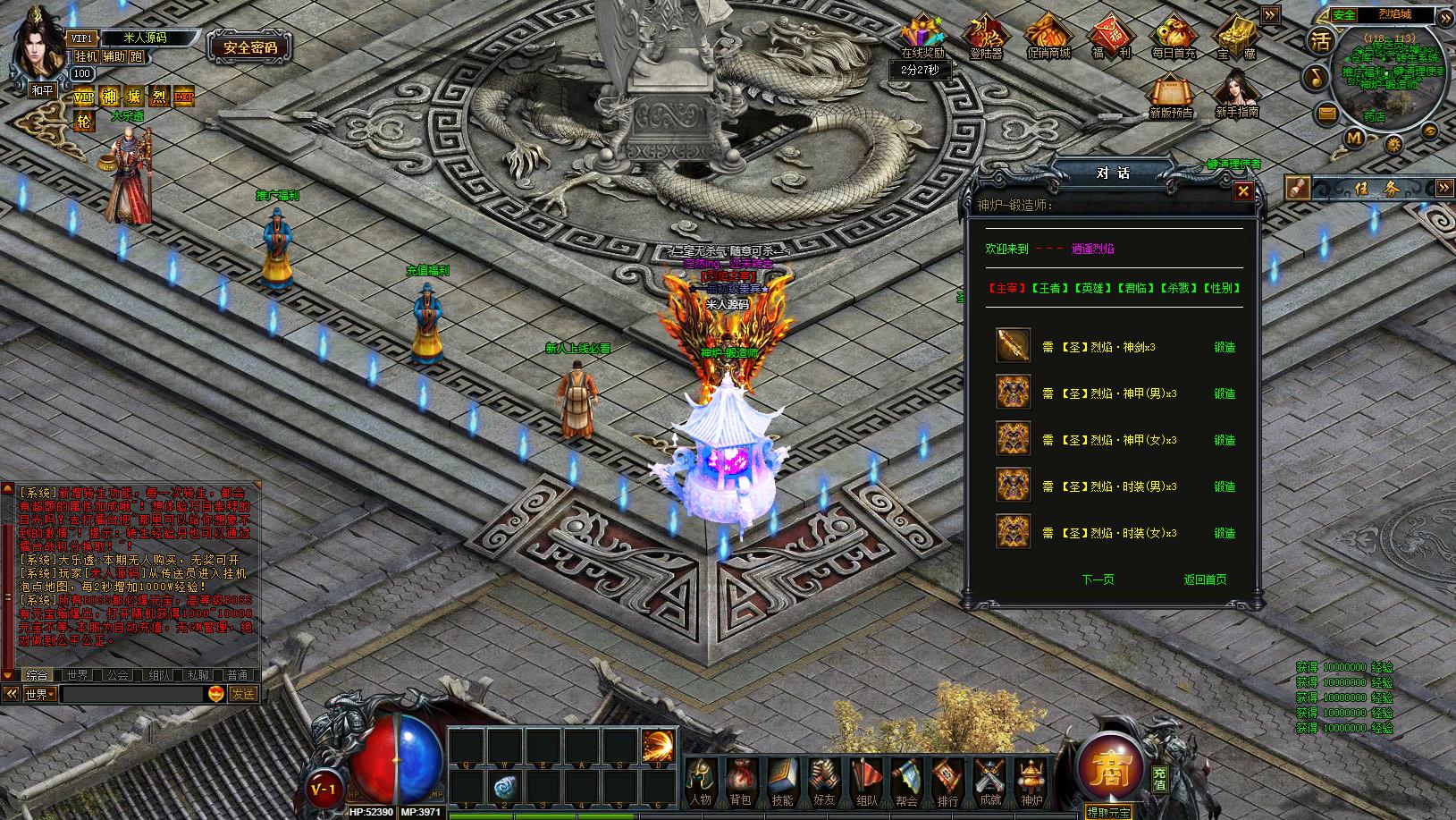Forge the 烈焰·神剑 weapon via 锻造

(1225, 347)
